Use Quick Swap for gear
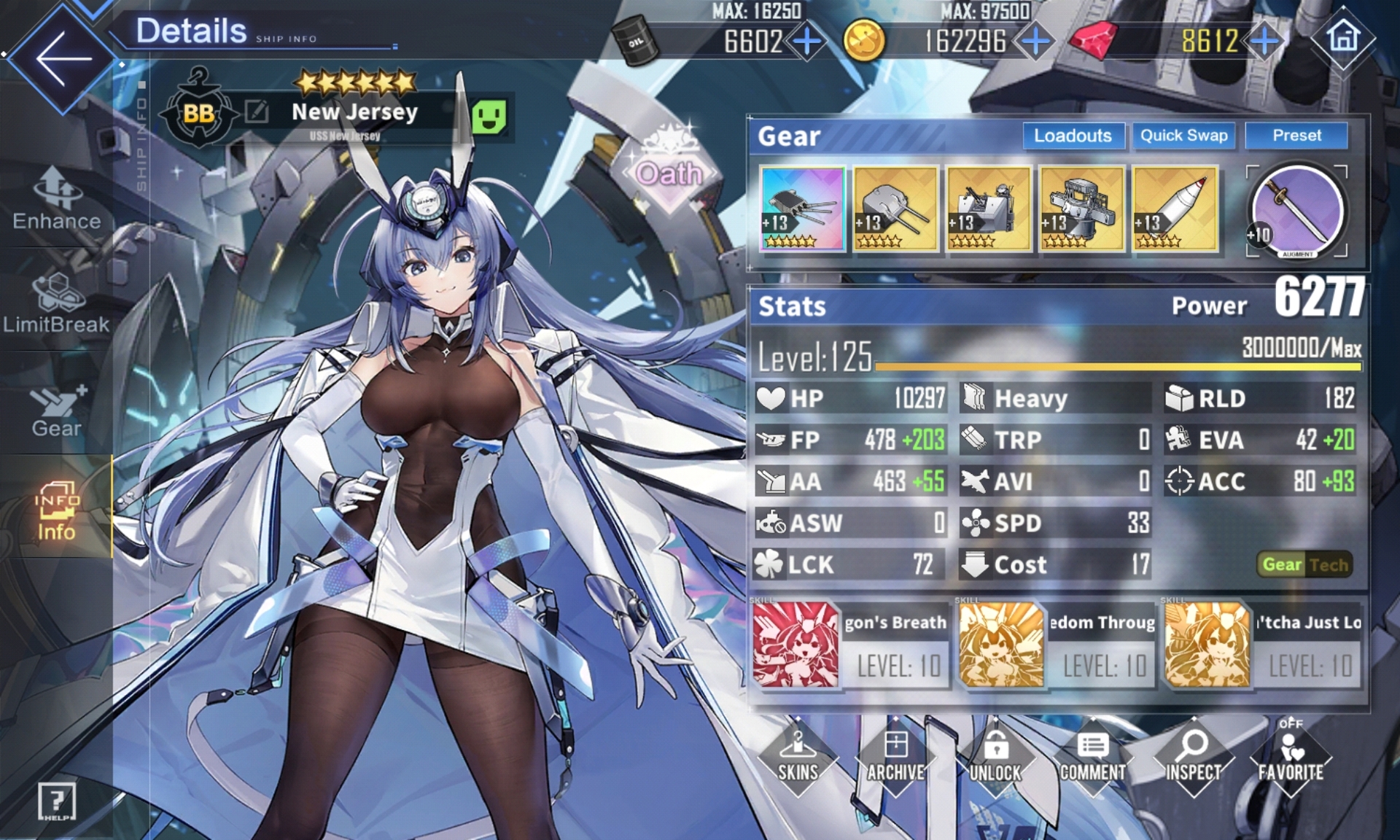Image resolution: width=1400 pixels, height=840 pixels. pyautogui.click(x=1183, y=136)
